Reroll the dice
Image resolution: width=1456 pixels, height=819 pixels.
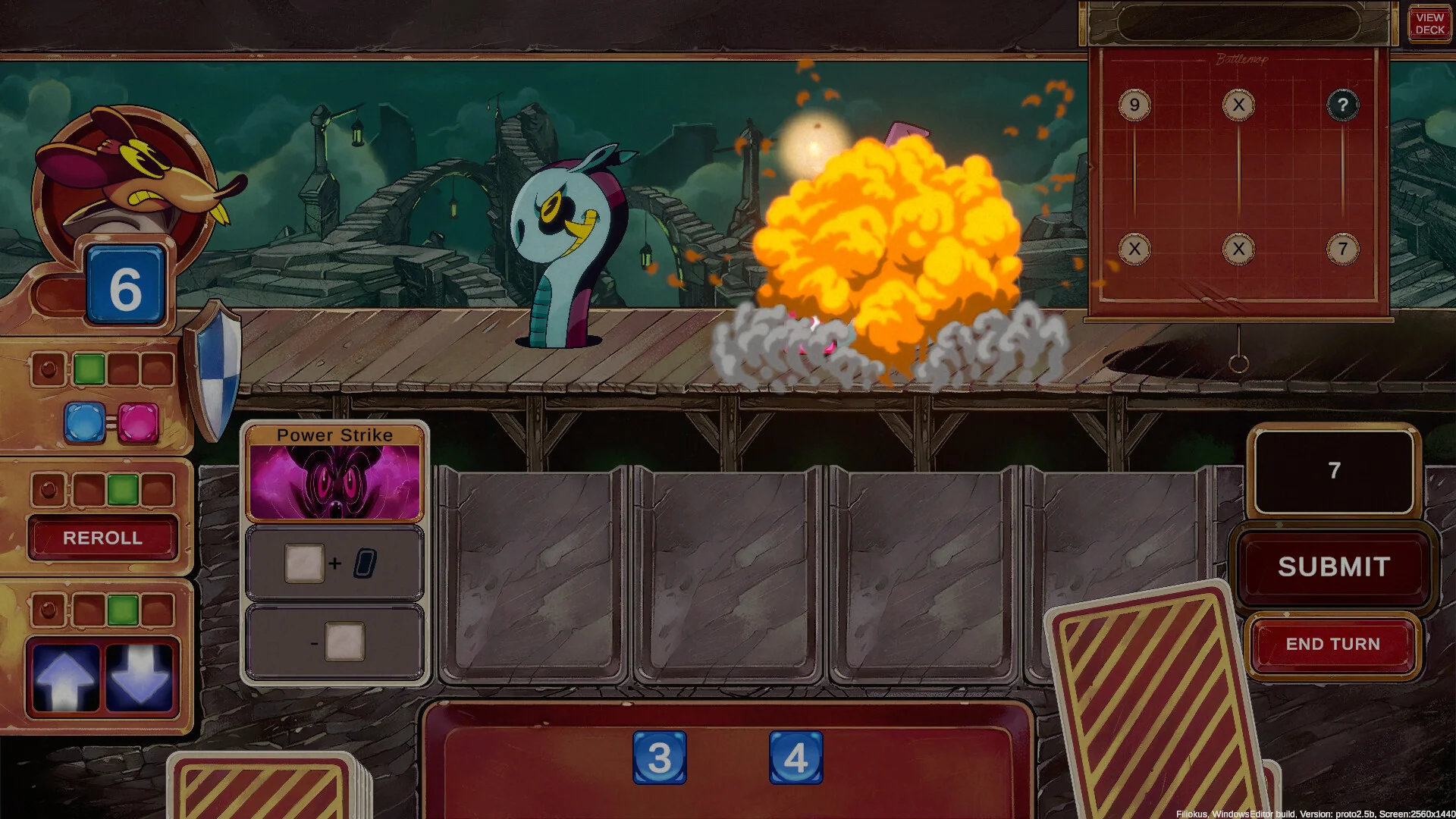pyautogui.click(x=102, y=538)
